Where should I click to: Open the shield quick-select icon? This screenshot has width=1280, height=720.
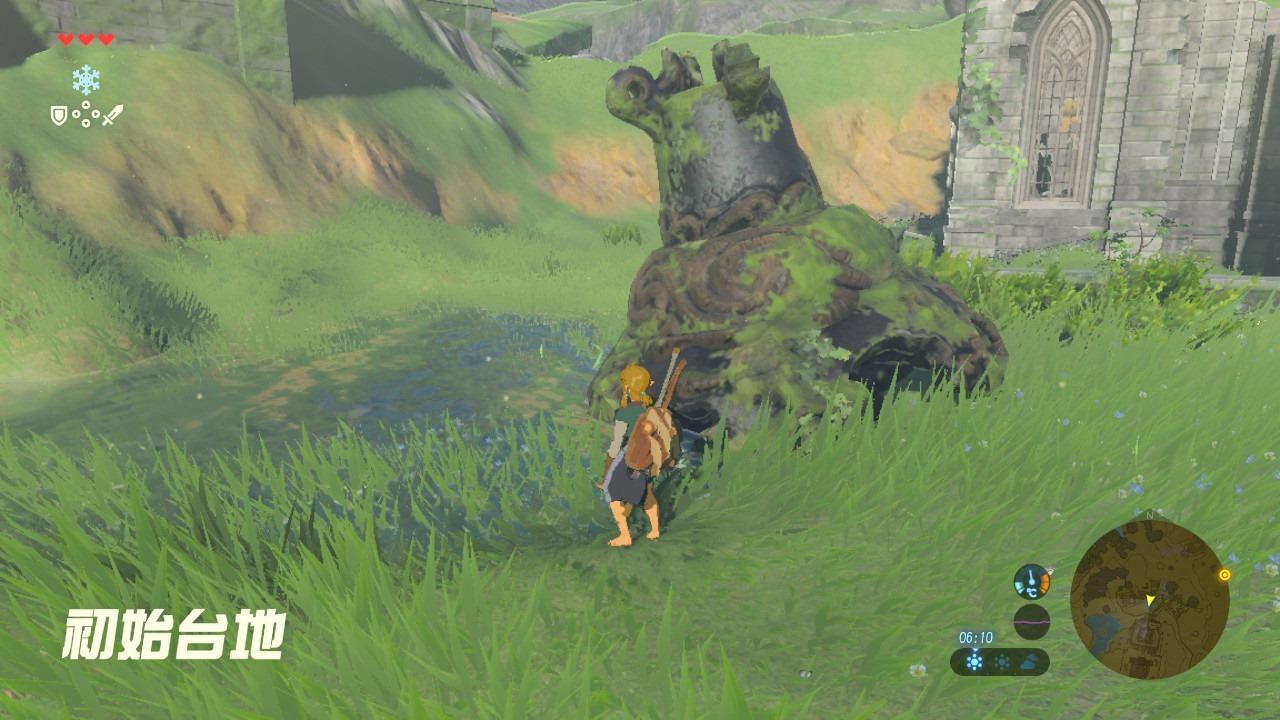[59, 116]
